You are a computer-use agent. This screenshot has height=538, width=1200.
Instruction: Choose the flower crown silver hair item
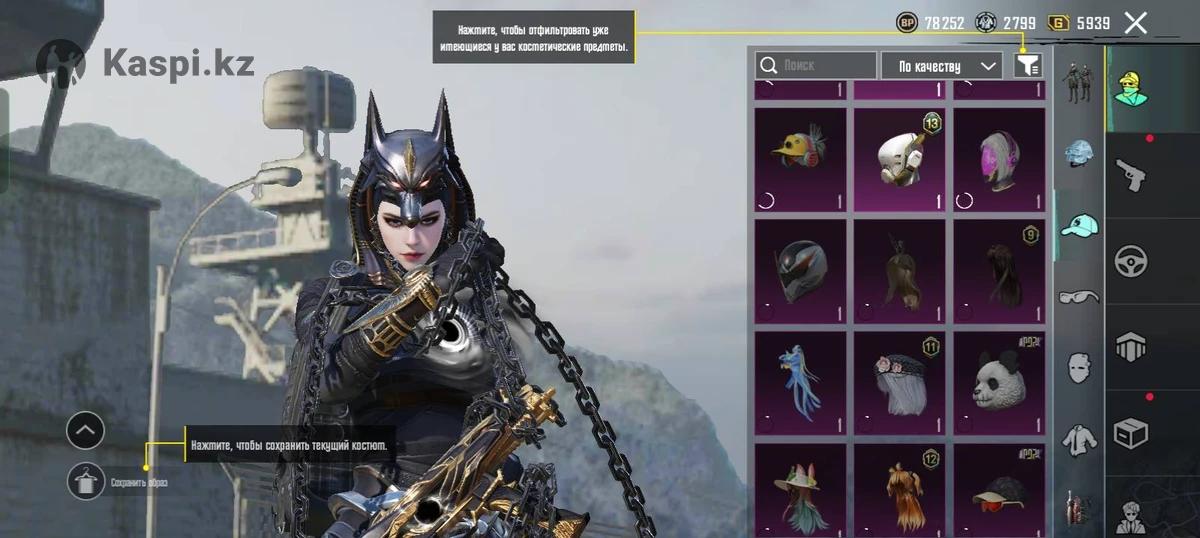point(899,382)
